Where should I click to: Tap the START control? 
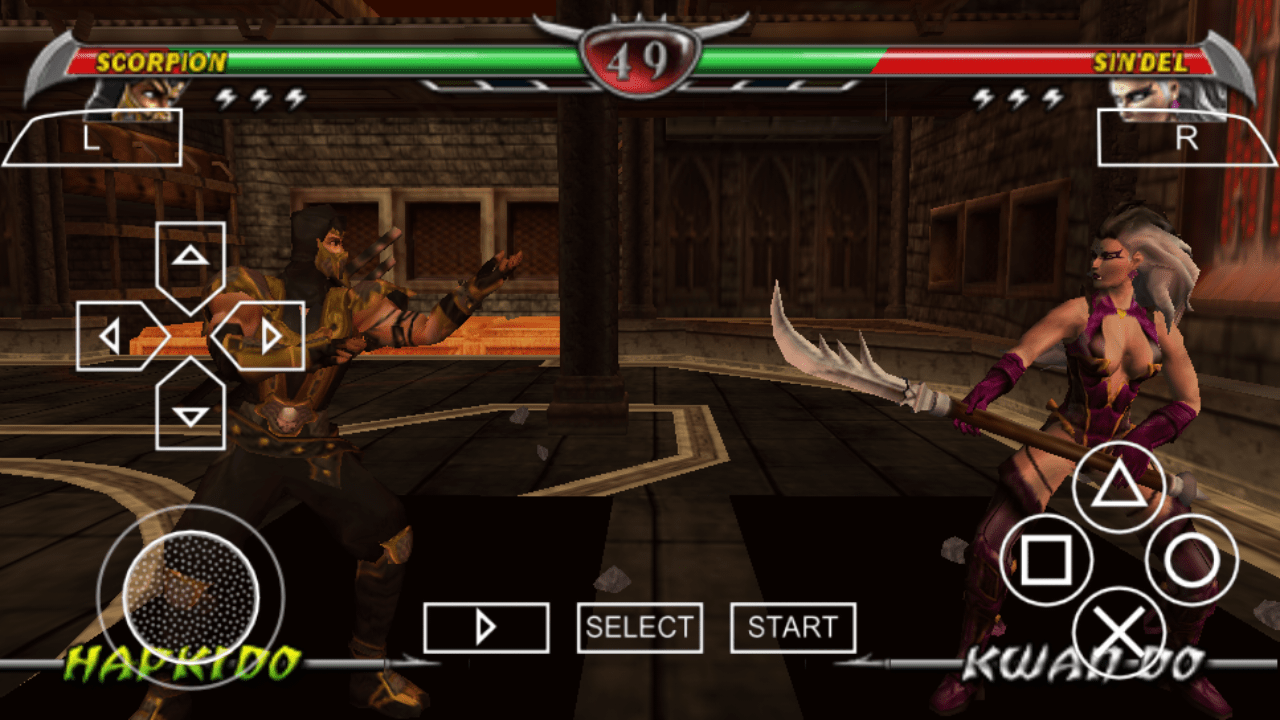click(x=793, y=627)
